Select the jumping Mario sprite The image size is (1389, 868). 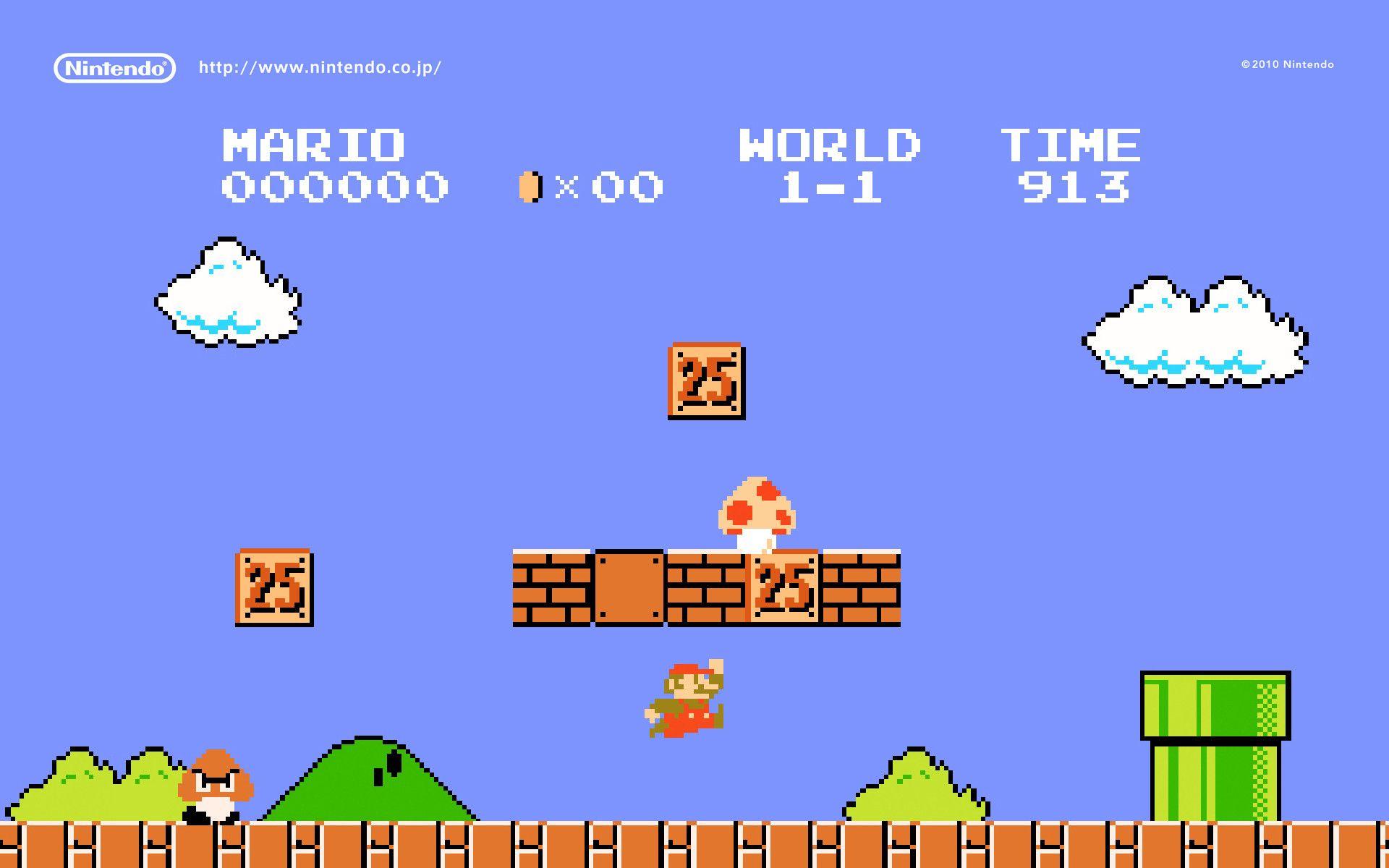tap(684, 698)
